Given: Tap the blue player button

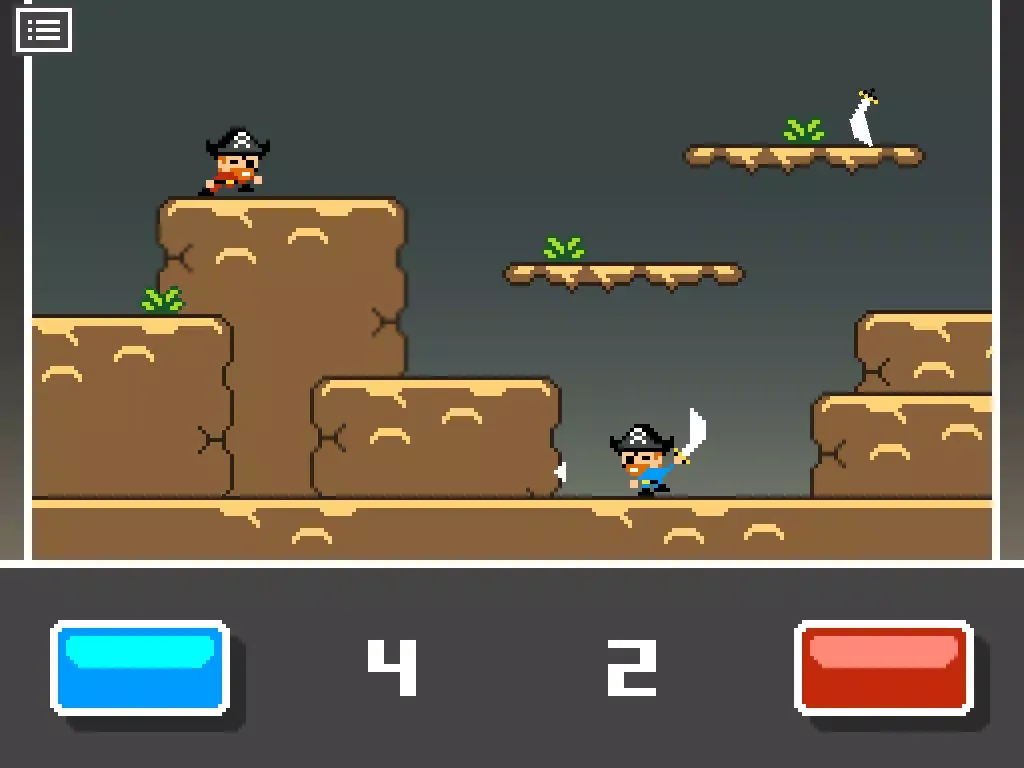Looking at the screenshot, I should coord(140,667).
